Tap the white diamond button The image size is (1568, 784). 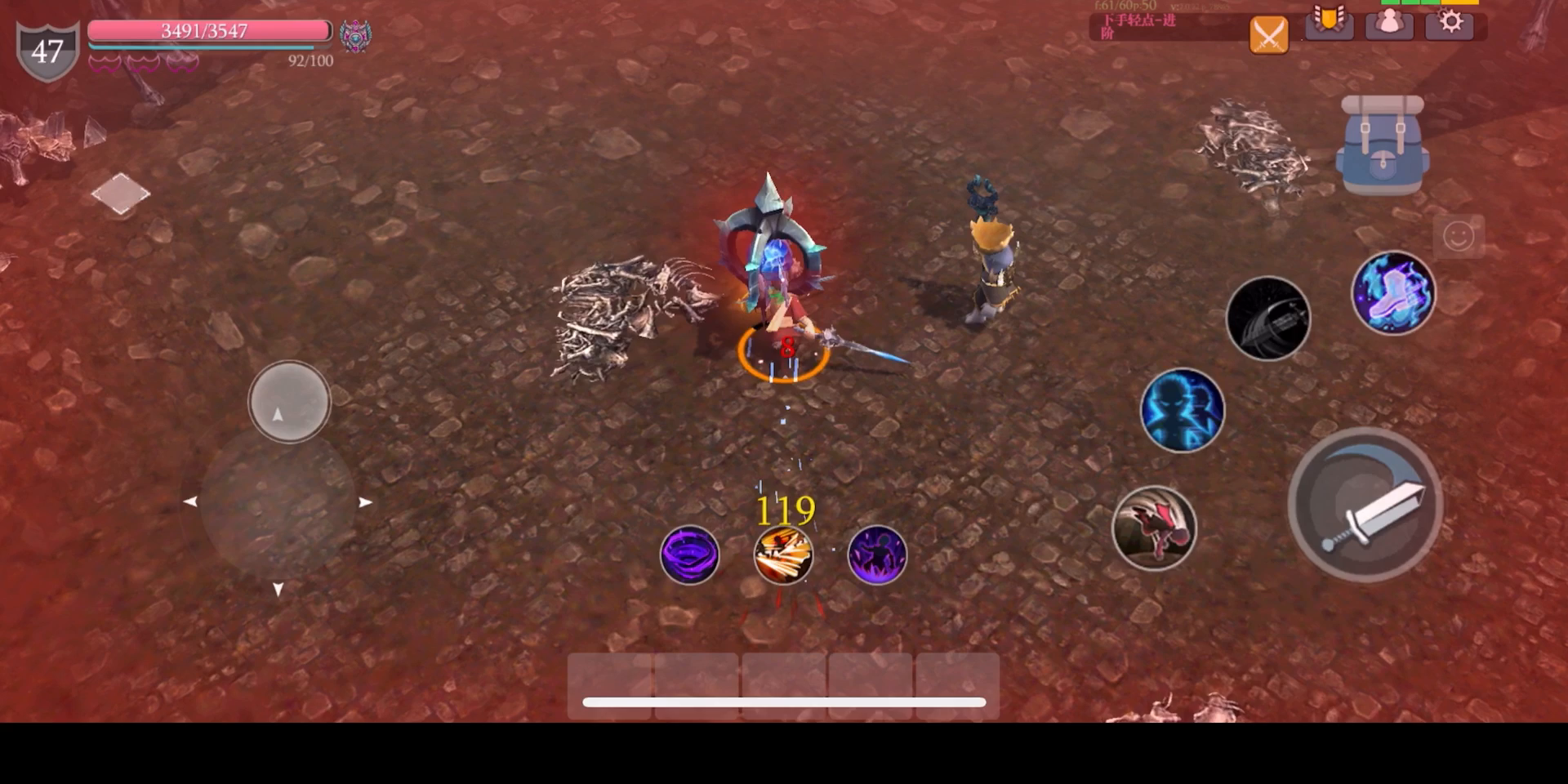click(x=121, y=194)
